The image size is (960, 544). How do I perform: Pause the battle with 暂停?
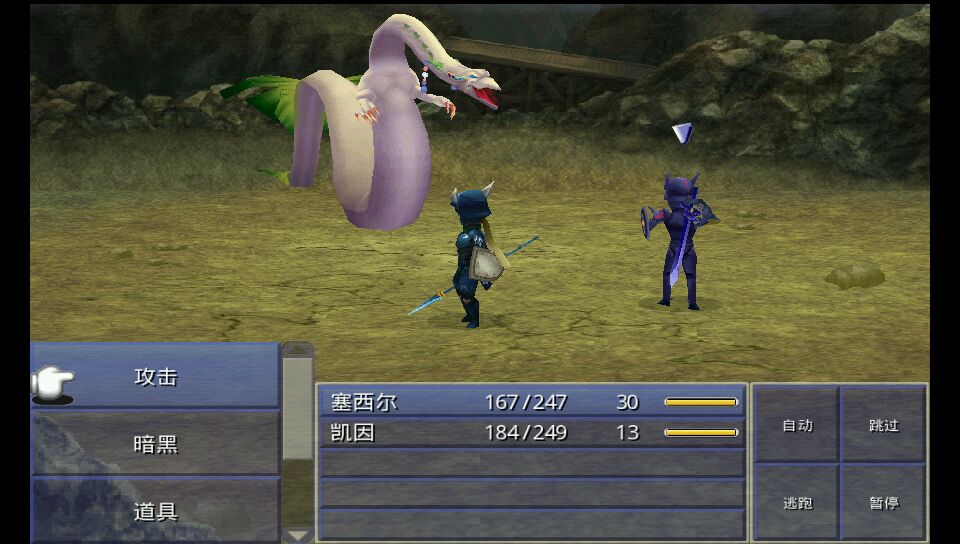coord(883,502)
